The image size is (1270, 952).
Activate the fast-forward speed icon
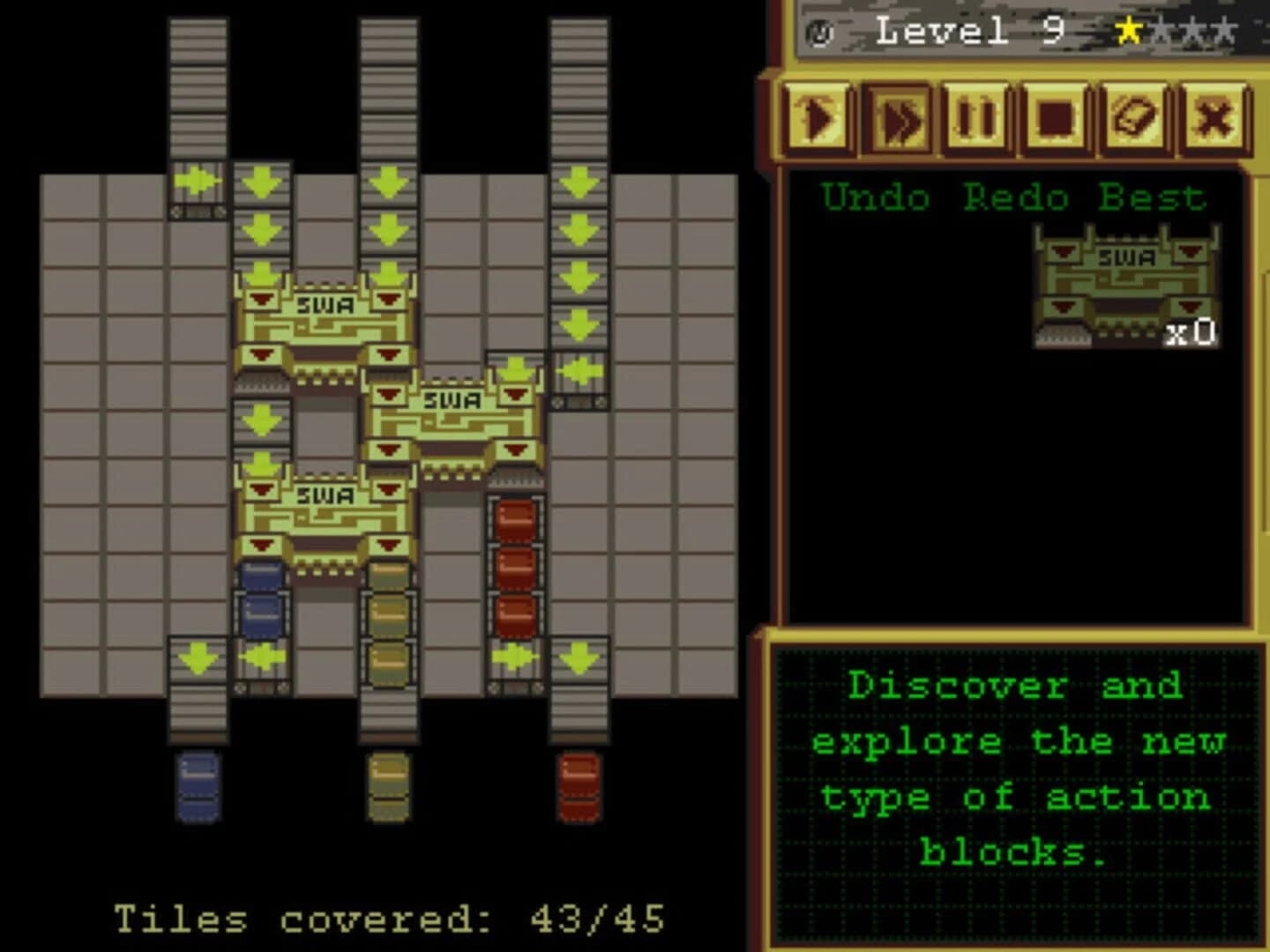pyautogui.click(x=898, y=115)
